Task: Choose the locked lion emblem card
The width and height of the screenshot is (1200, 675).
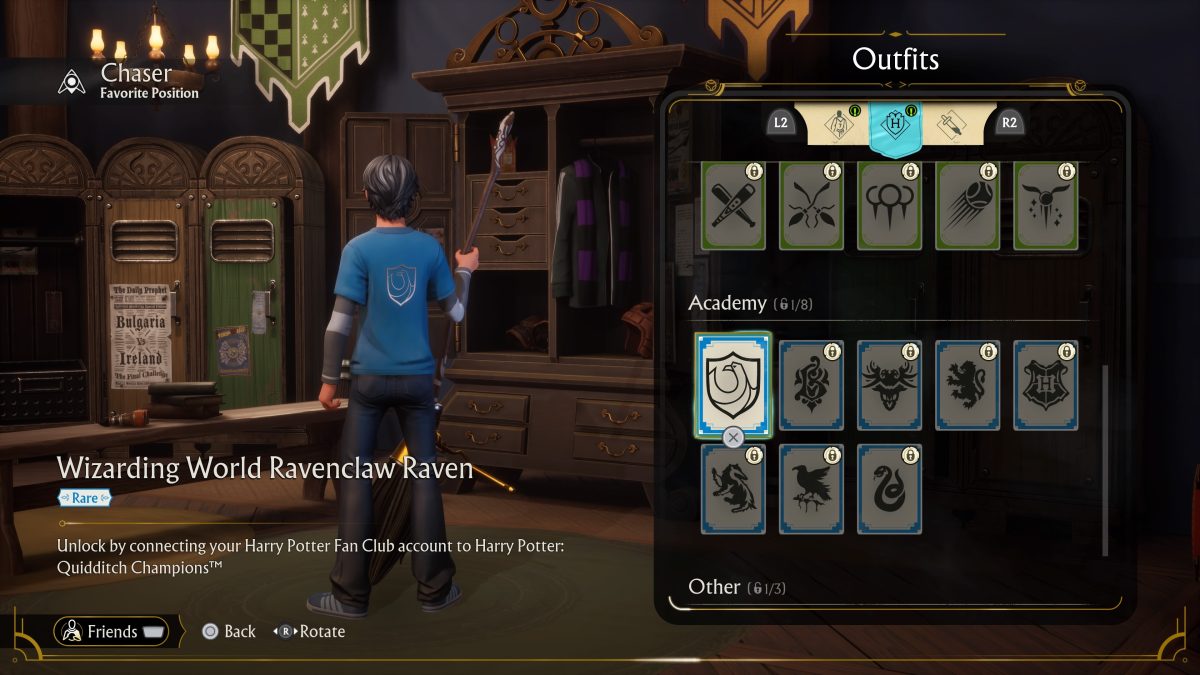Action: [968, 385]
